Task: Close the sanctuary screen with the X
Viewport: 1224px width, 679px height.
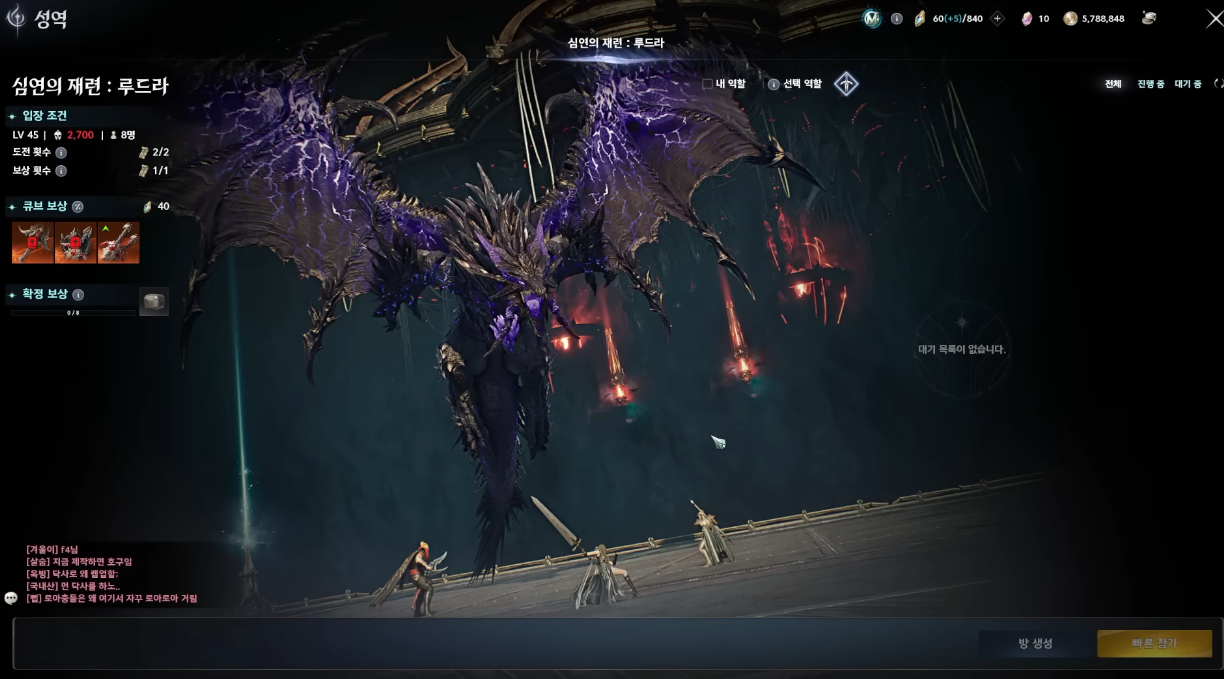Action: click(1214, 18)
